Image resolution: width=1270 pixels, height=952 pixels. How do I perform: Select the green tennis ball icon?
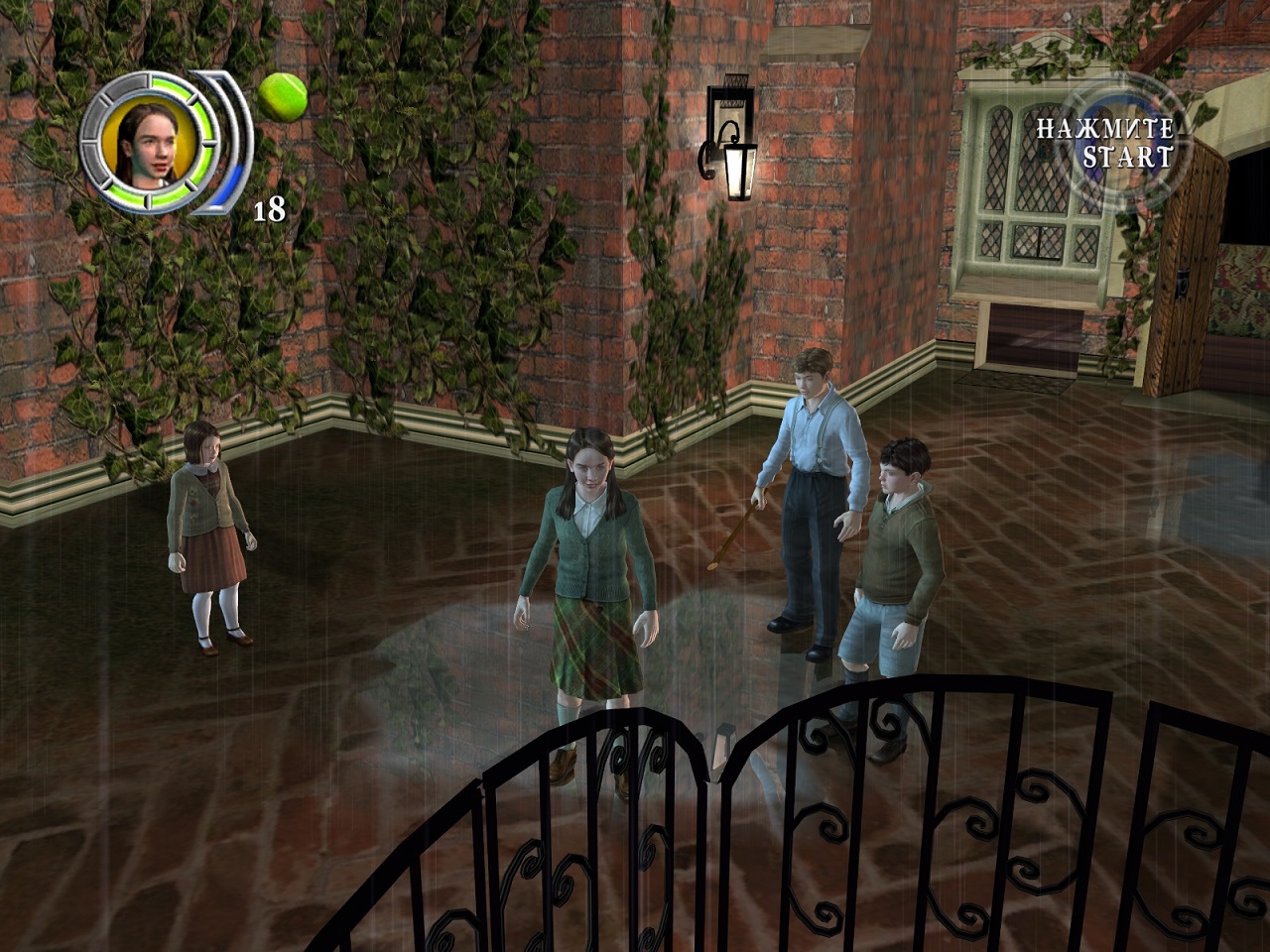(x=282, y=94)
